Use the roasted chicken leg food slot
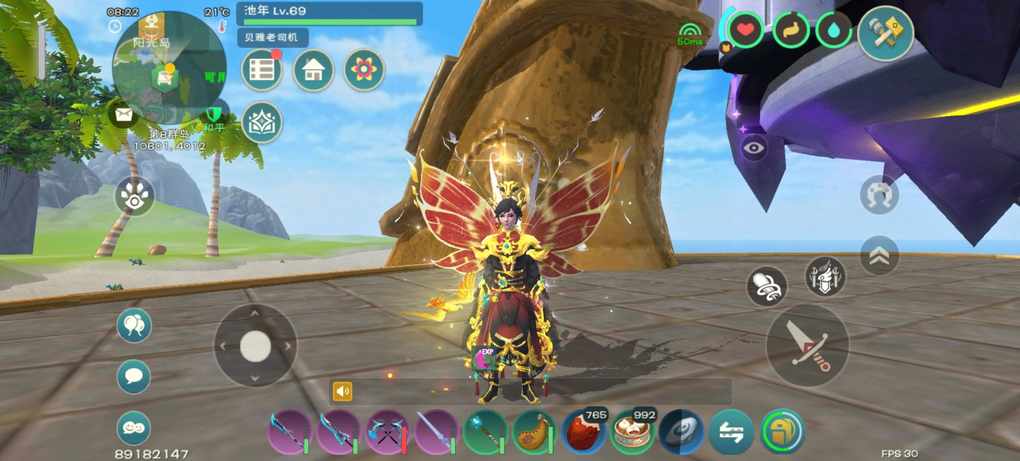Viewport: 1020px width, 461px height. pos(534,433)
